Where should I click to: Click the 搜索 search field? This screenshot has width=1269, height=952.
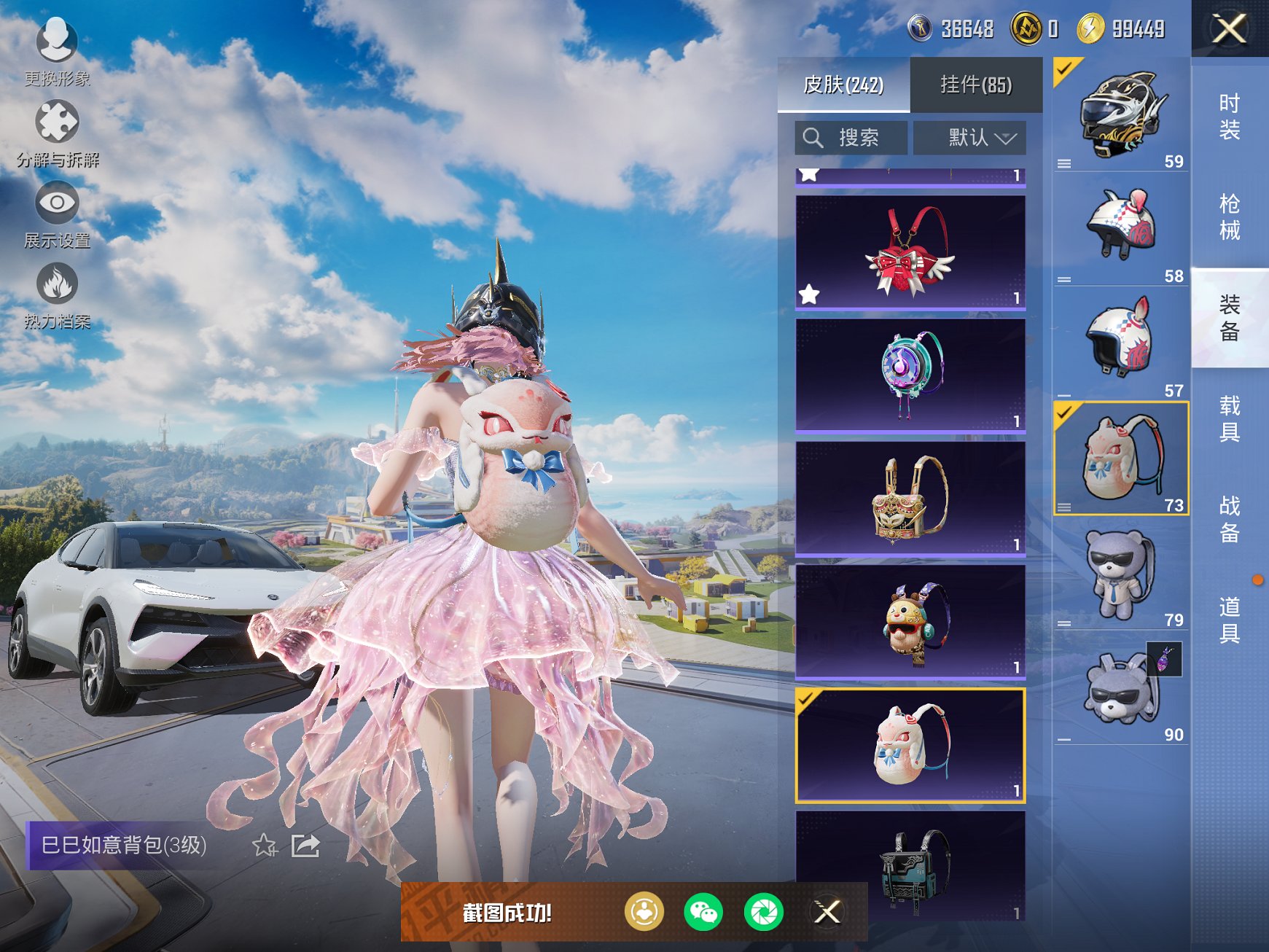click(851, 138)
